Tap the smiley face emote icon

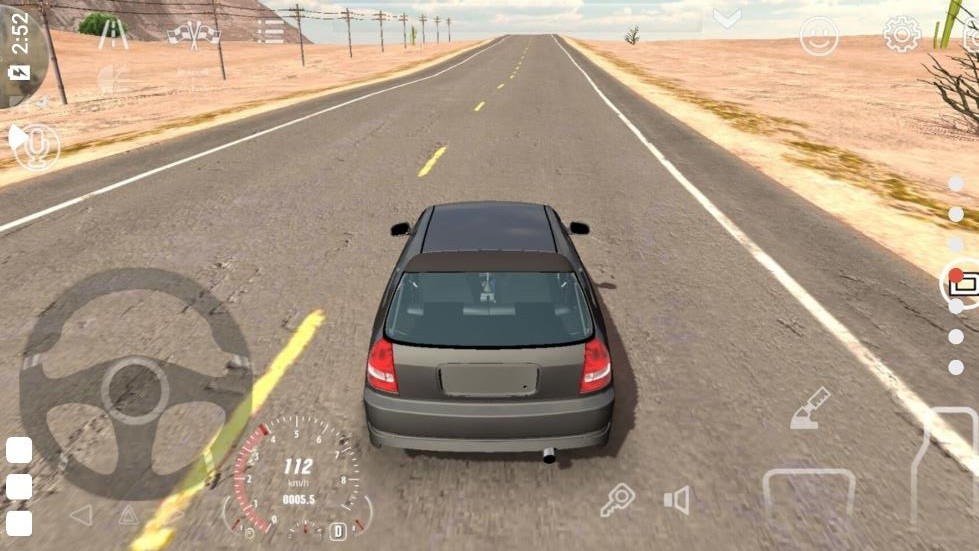pos(819,36)
